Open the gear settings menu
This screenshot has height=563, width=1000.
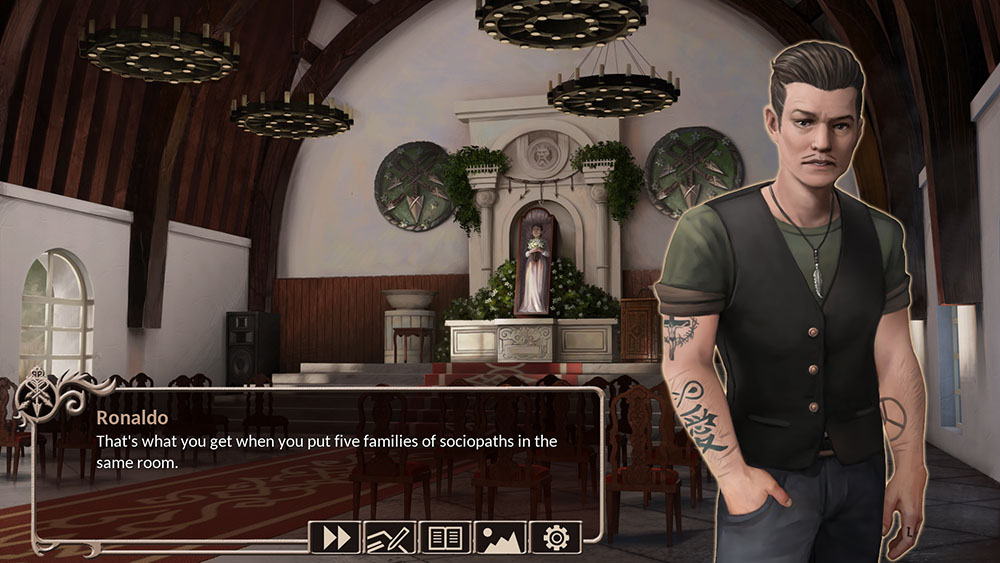(555, 537)
